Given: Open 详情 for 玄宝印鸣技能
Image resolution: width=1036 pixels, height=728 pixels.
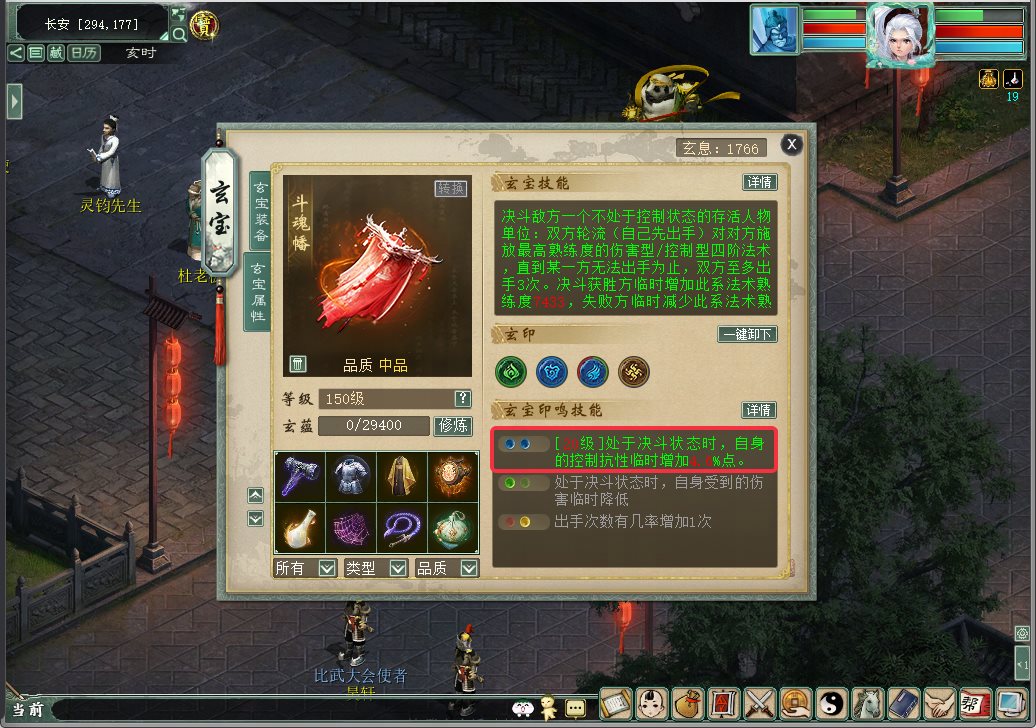Looking at the screenshot, I should click(x=759, y=410).
